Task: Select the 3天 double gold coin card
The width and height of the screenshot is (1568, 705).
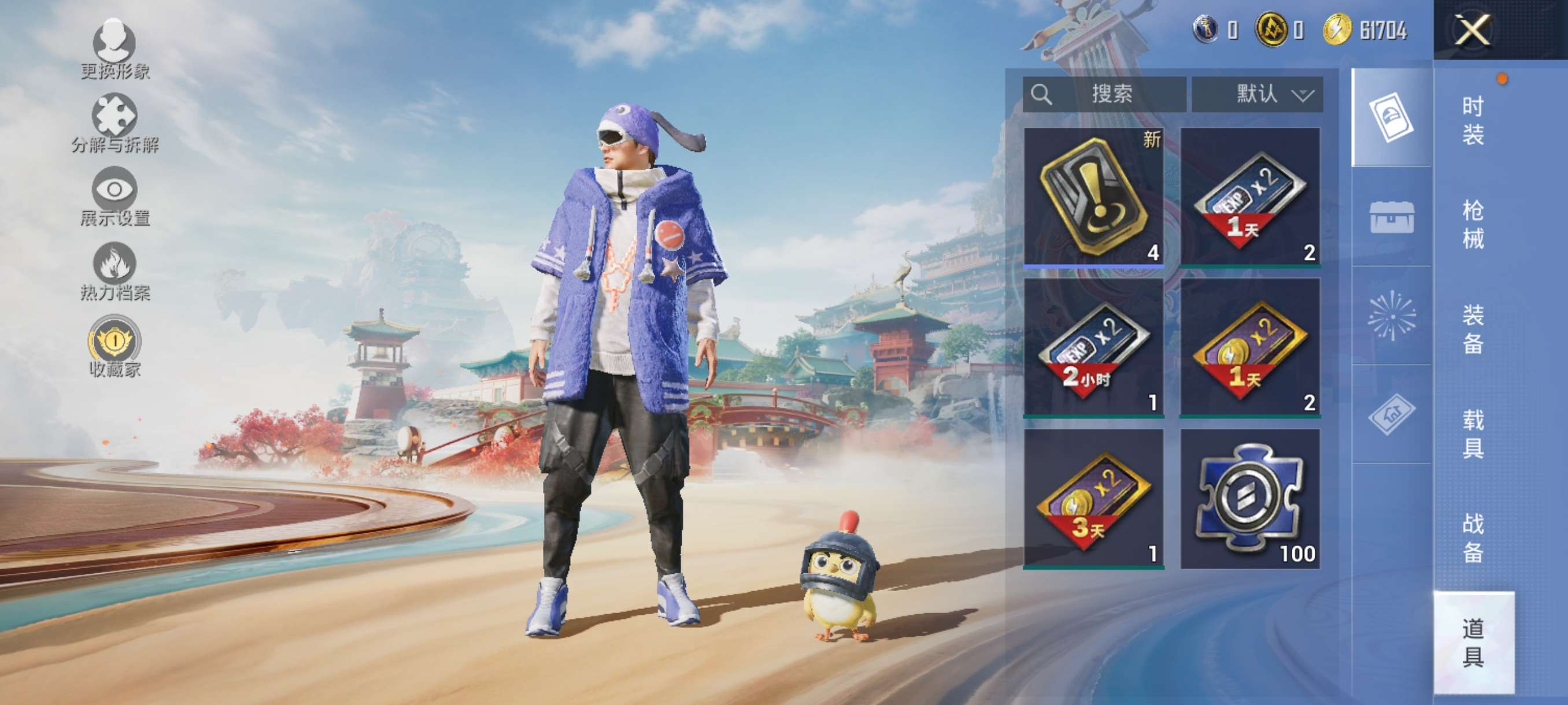Action: 1094,498
